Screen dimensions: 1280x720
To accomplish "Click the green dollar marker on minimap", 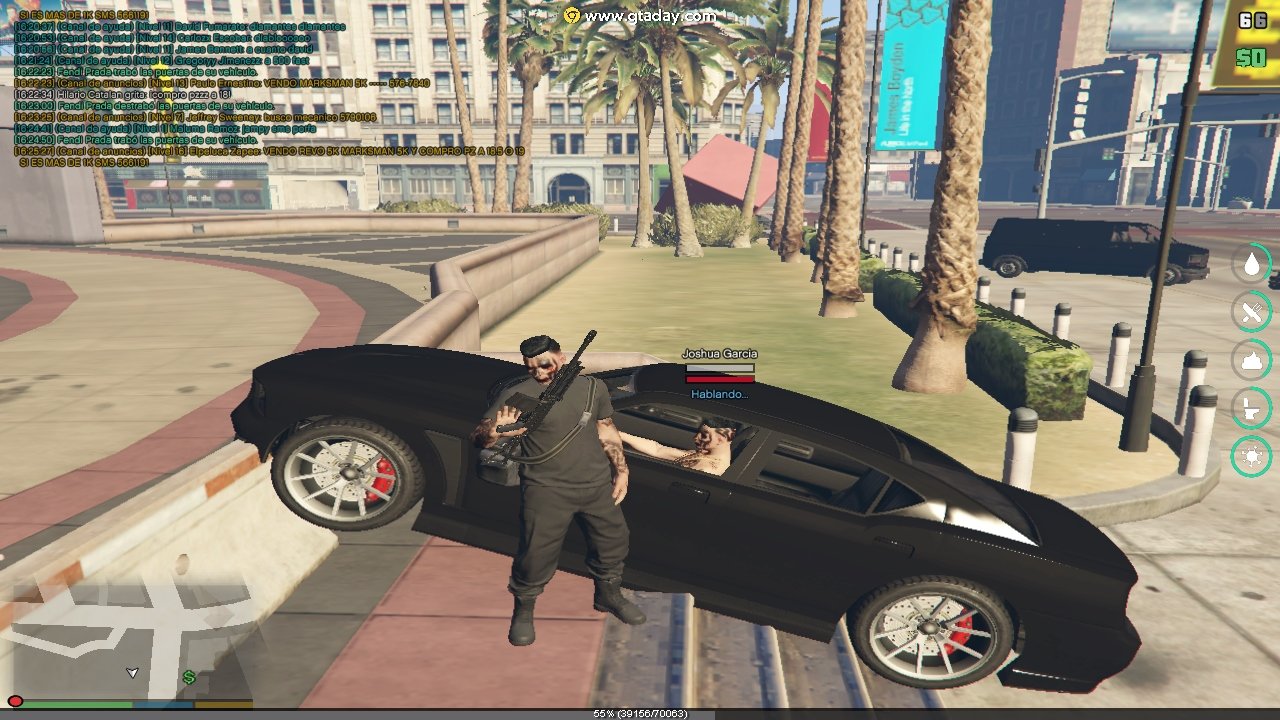I will 188,678.
